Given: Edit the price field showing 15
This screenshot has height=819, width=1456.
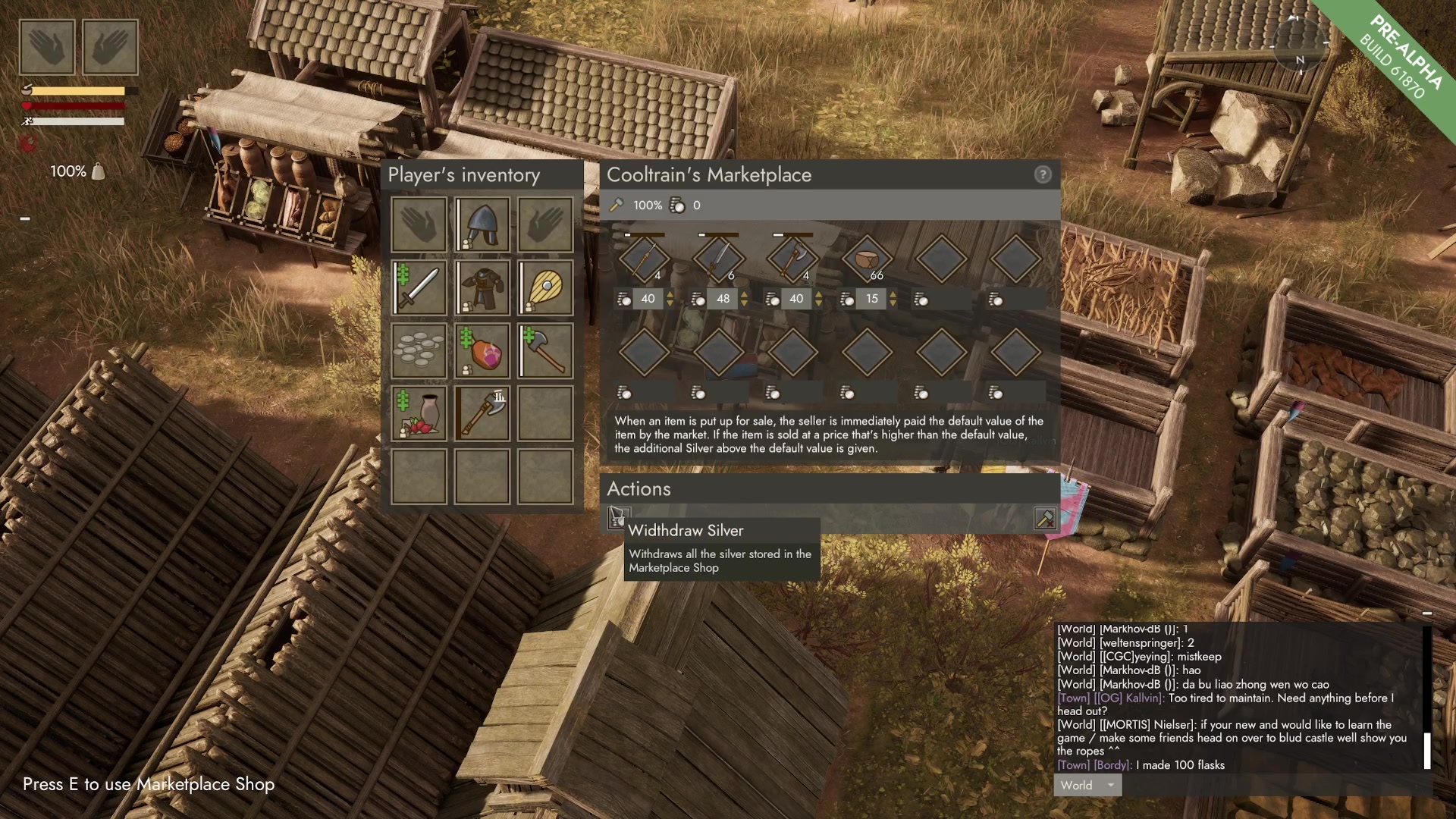Looking at the screenshot, I should tap(871, 299).
